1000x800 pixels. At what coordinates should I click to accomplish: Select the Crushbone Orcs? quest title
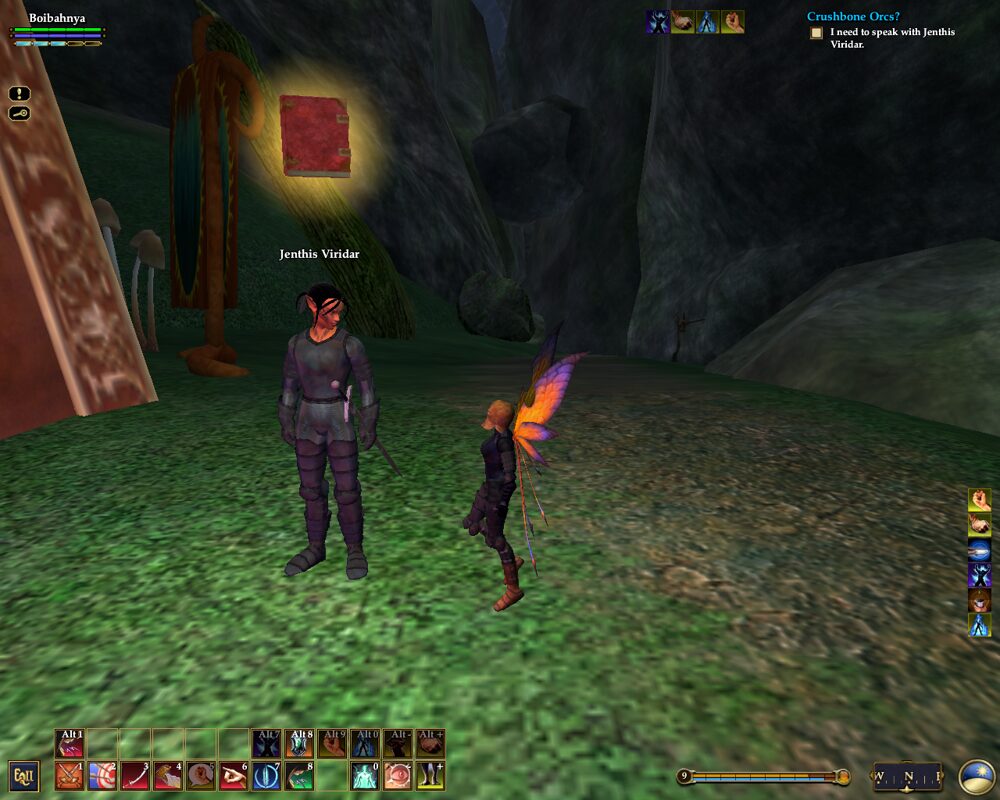853,16
